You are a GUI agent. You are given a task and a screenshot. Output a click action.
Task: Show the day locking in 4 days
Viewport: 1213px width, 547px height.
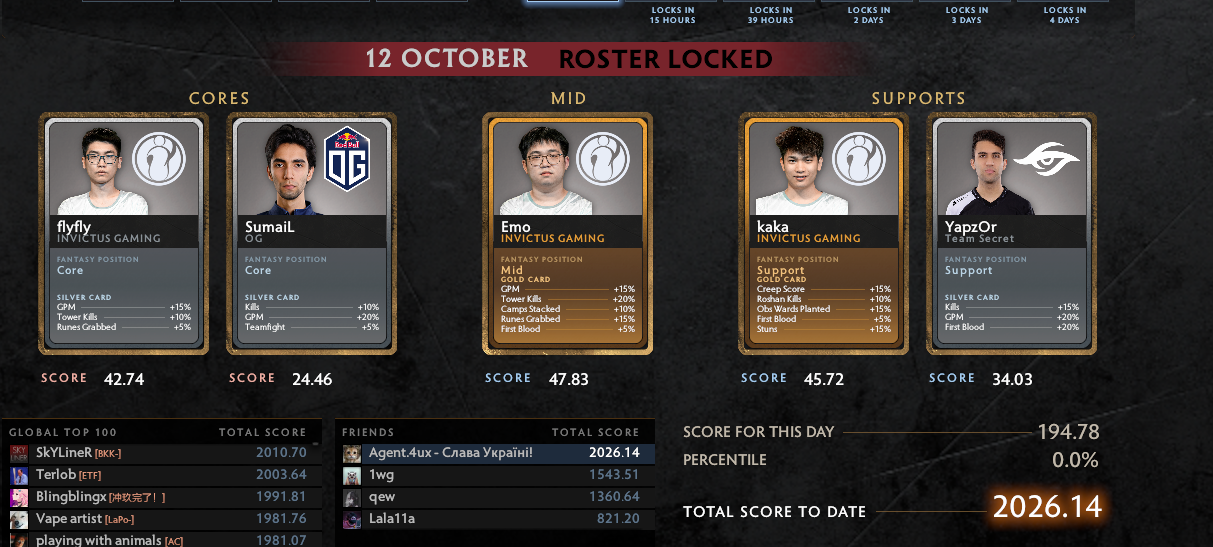(1063, 14)
